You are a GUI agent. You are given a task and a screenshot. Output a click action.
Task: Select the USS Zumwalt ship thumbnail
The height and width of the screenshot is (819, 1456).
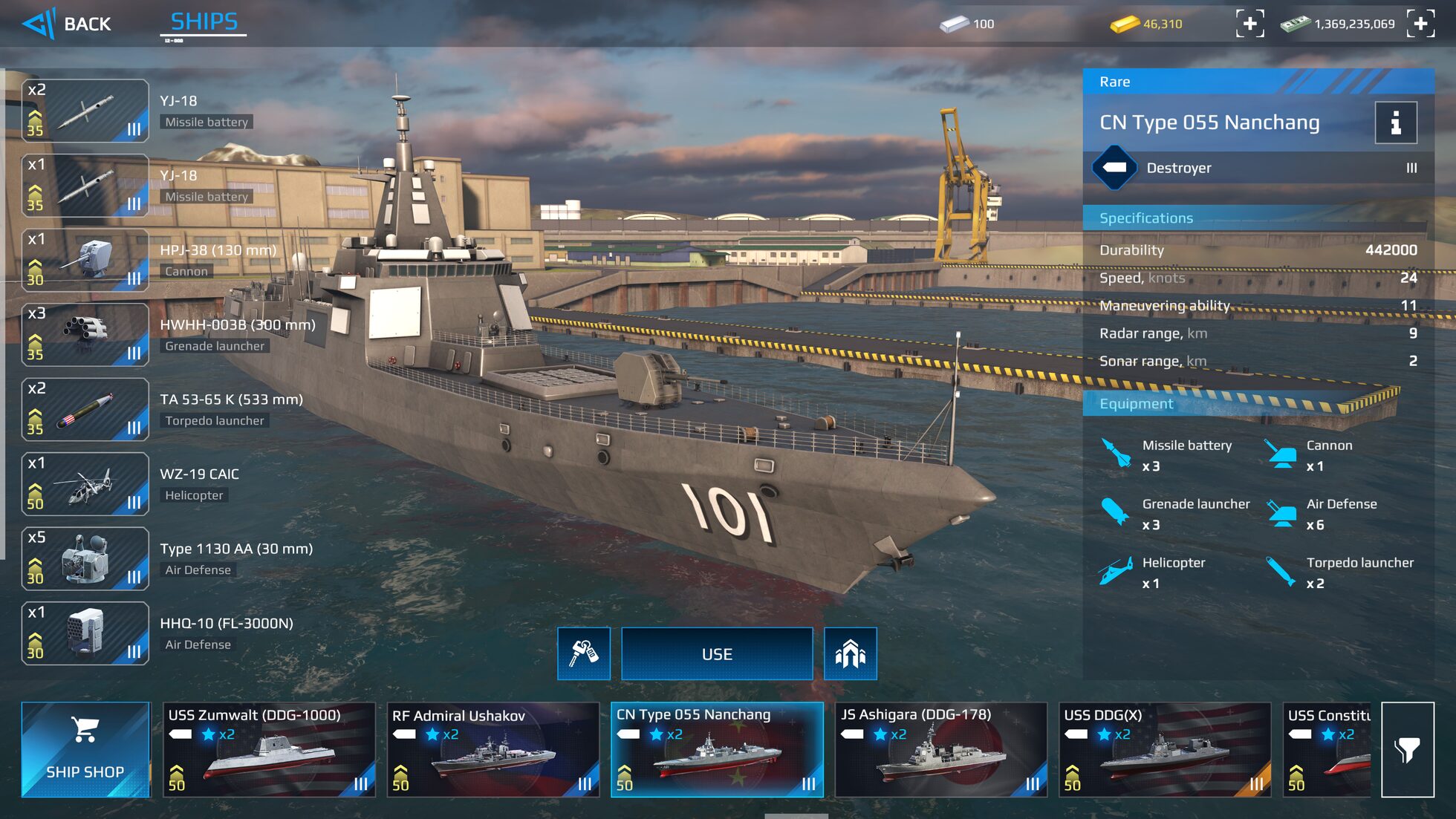pyautogui.click(x=269, y=748)
